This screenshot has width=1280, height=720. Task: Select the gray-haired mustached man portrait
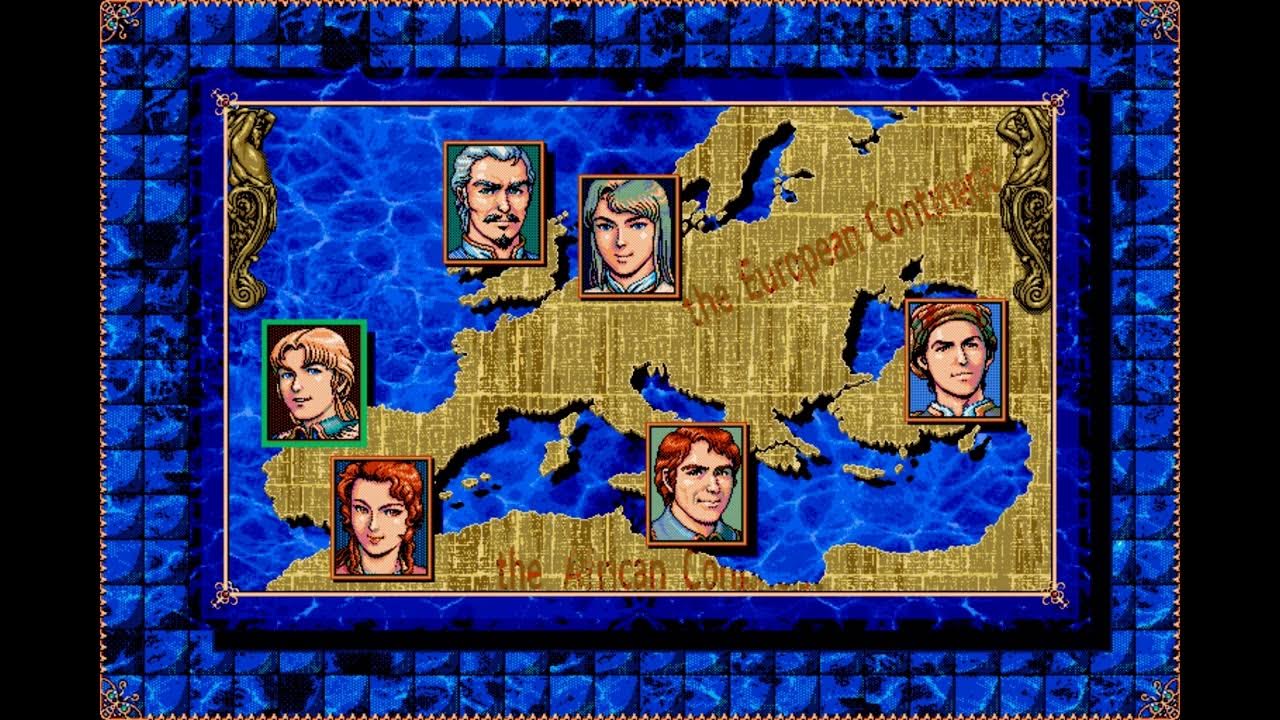tap(494, 203)
